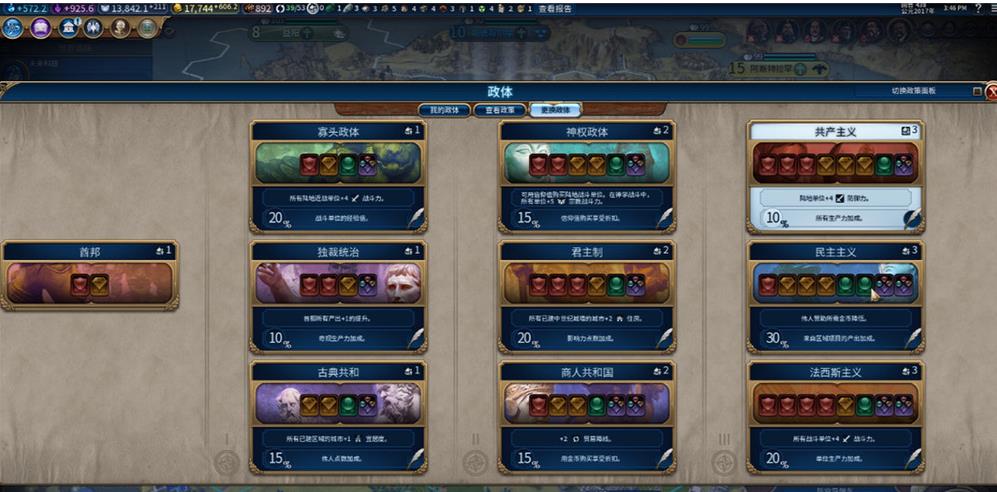Select the 酋邦 starting government card
The width and height of the screenshot is (997, 492).
[90, 252]
